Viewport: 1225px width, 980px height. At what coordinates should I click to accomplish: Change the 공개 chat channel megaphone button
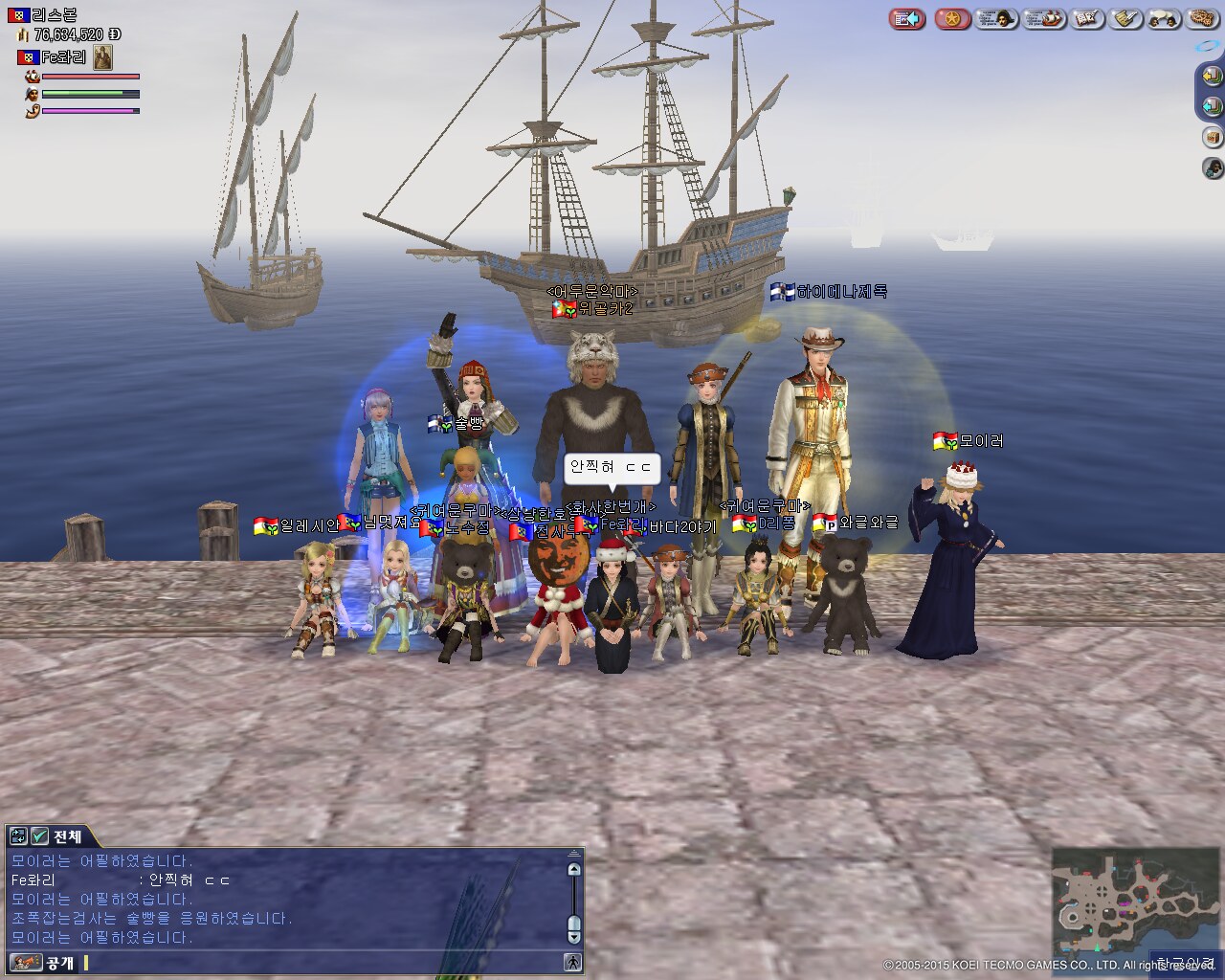pyautogui.click(x=26, y=963)
